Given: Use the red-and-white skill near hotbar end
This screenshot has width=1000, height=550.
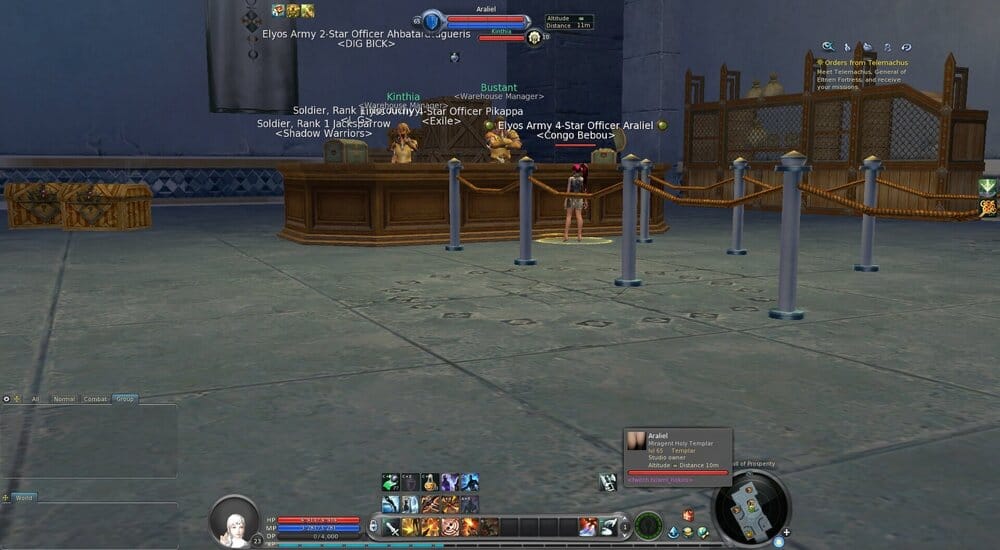Looking at the screenshot, I should point(588,526).
